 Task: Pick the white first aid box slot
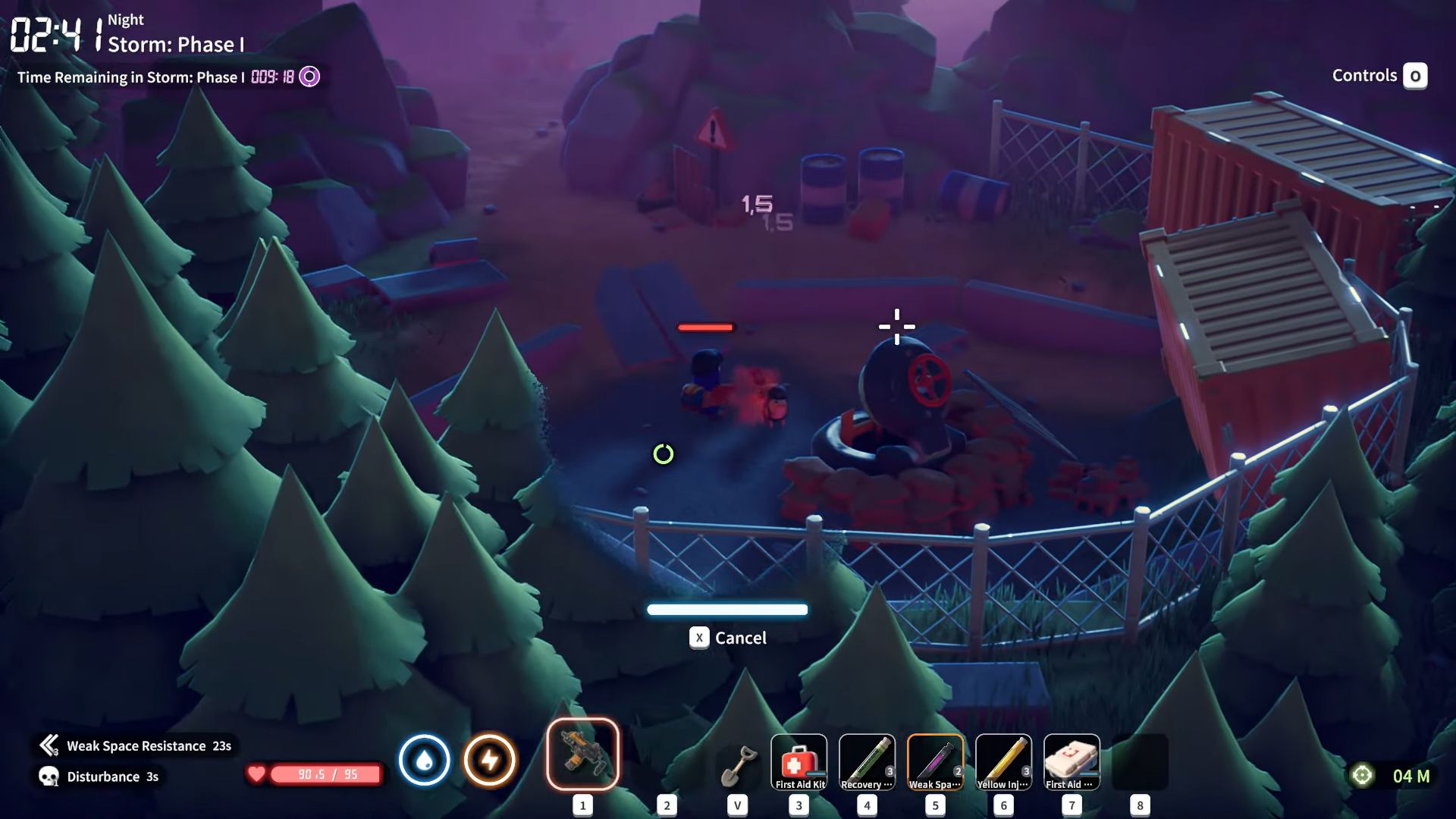point(1072,762)
